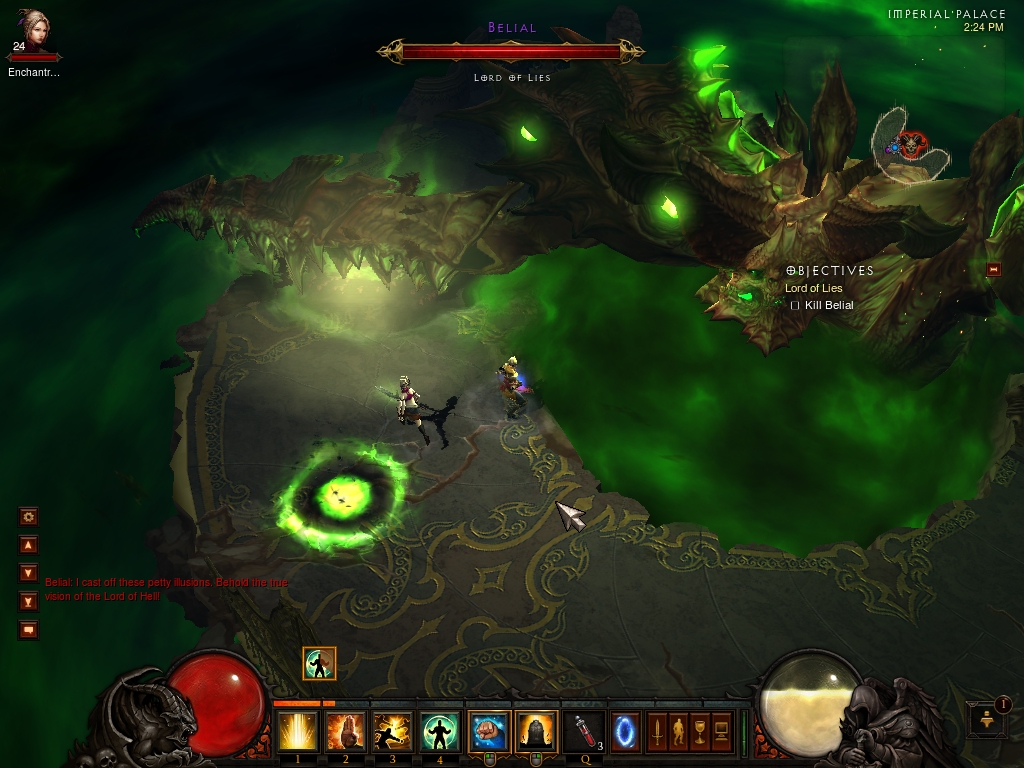Select the blue glowing fist skill
1024x768 pixels.
pyautogui.click(x=488, y=731)
